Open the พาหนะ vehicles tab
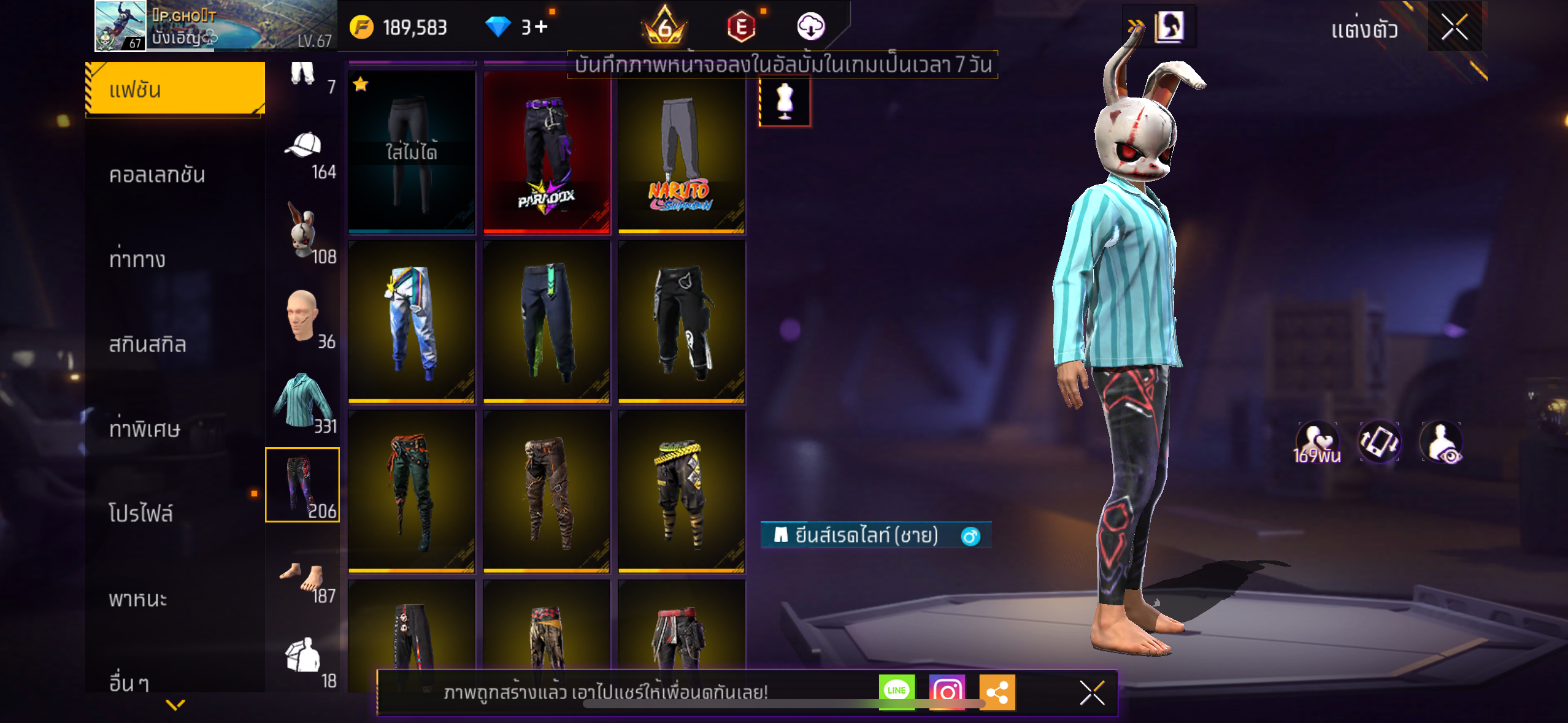This screenshot has height=723, width=1568. pyautogui.click(x=138, y=598)
